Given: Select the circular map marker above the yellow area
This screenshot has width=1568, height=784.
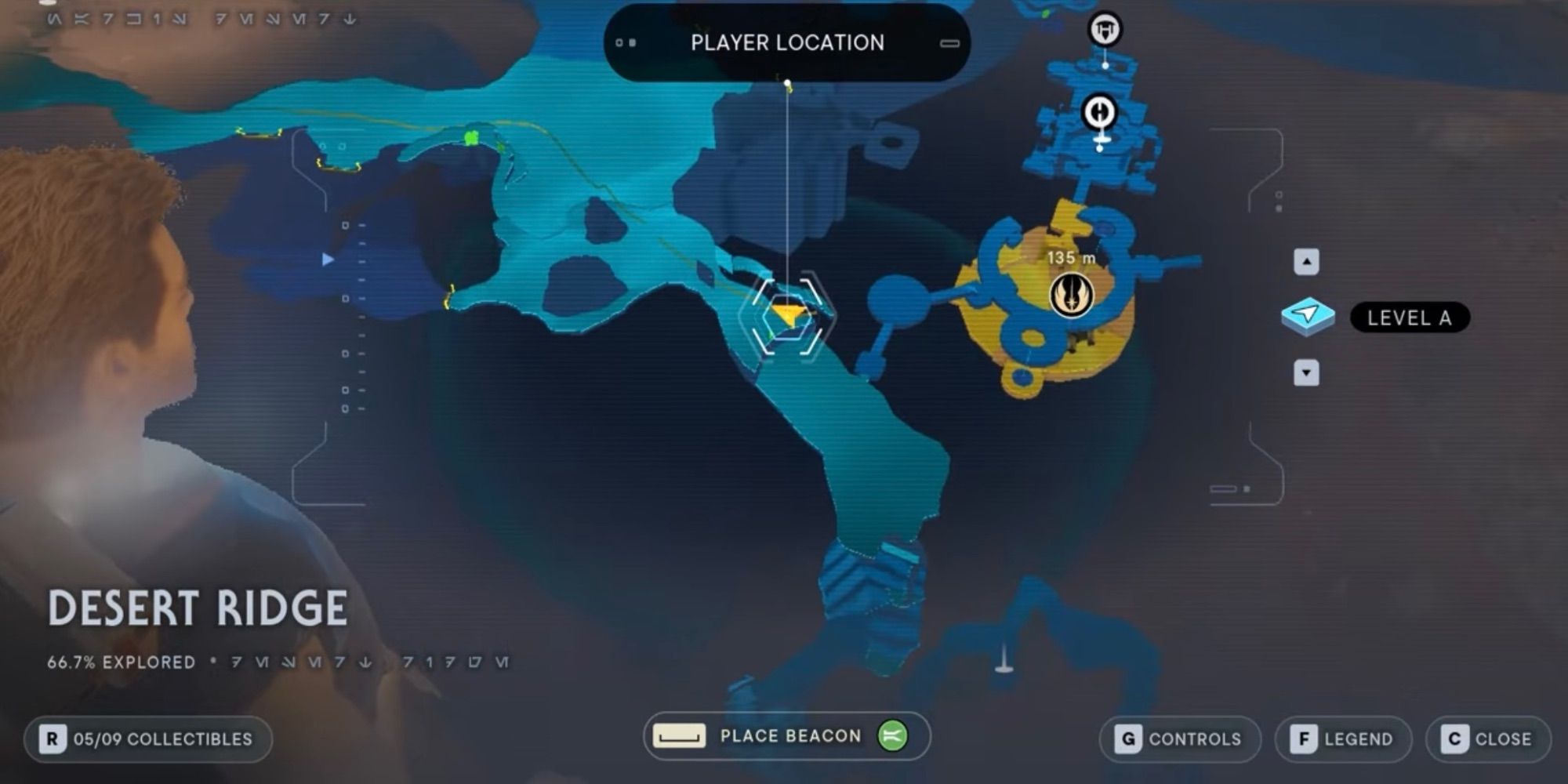Looking at the screenshot, I should [x=1101, y=112].
